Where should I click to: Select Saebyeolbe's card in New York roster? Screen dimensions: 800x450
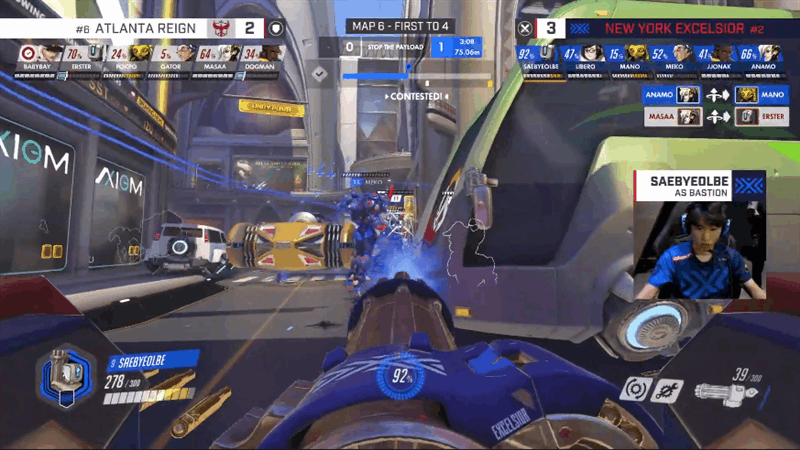point(539,57)
